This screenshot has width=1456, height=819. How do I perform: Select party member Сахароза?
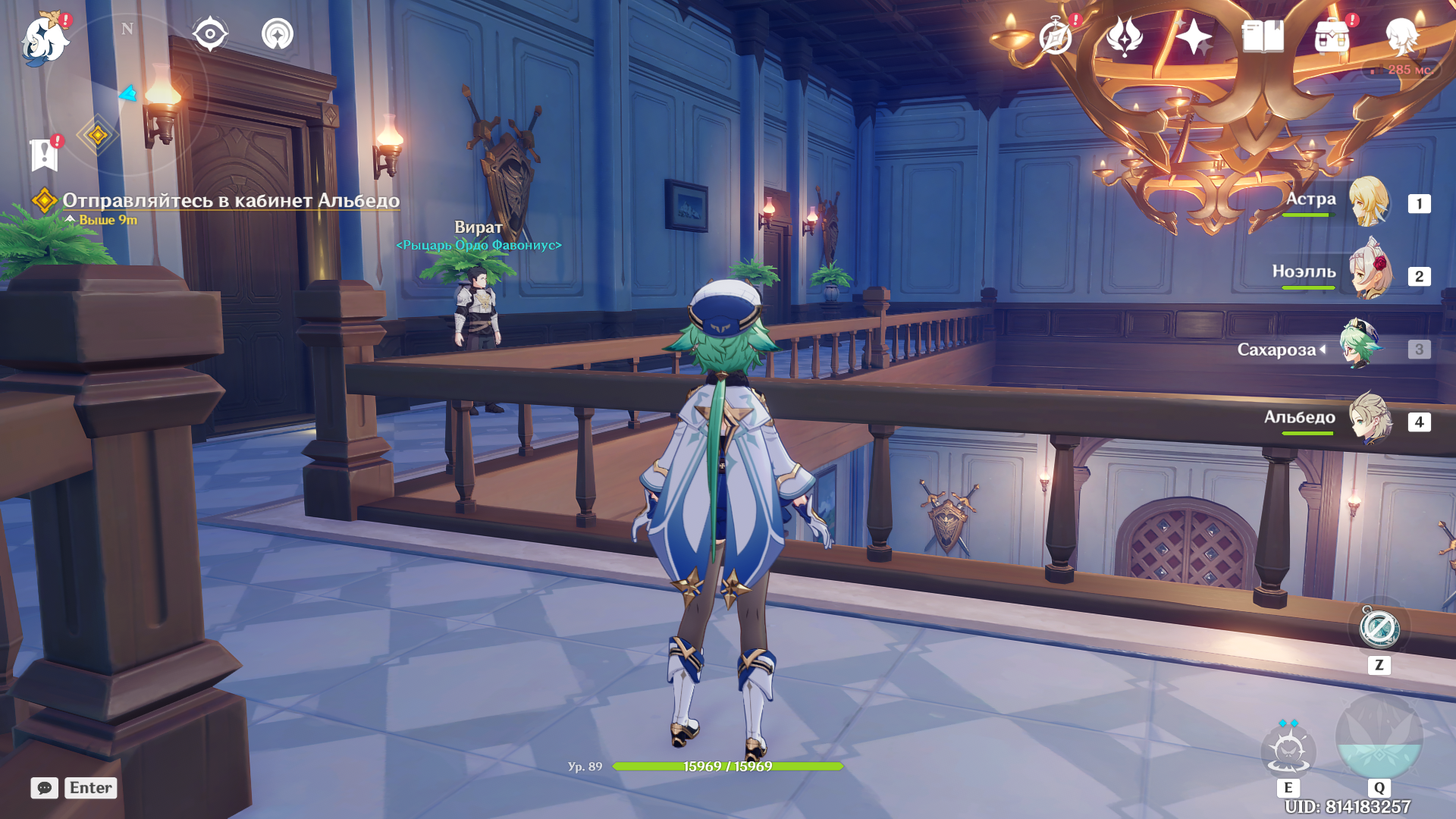tap(1360, 347)
